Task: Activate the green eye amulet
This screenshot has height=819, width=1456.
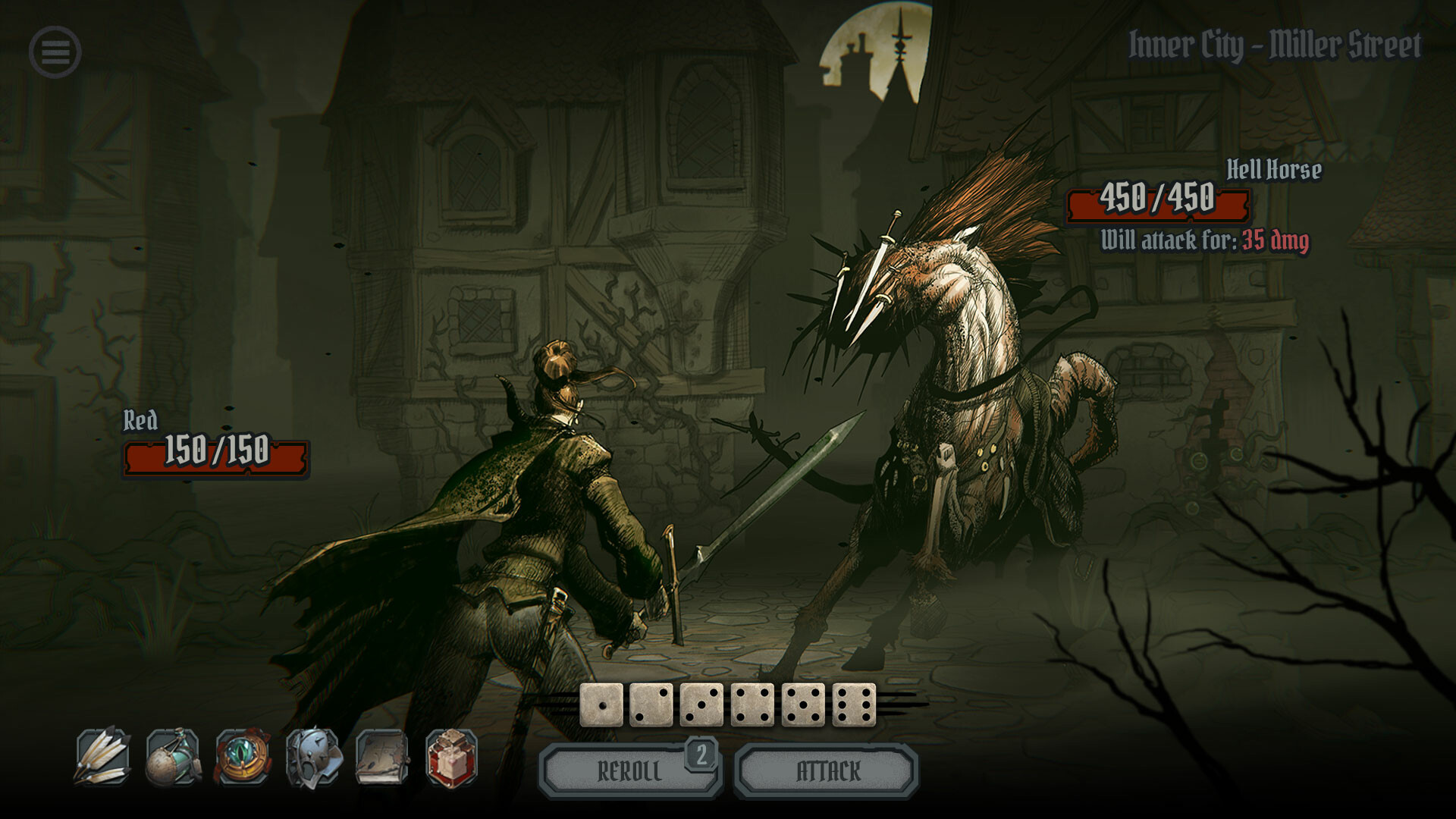Action: 243,756
